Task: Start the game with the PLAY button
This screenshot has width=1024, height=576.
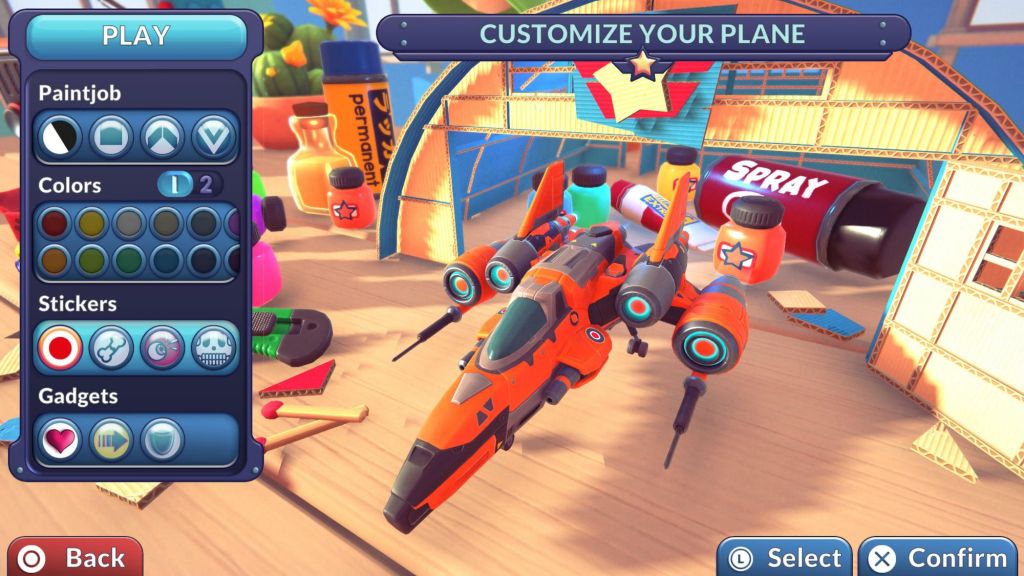Action: (x=137, y=37)
